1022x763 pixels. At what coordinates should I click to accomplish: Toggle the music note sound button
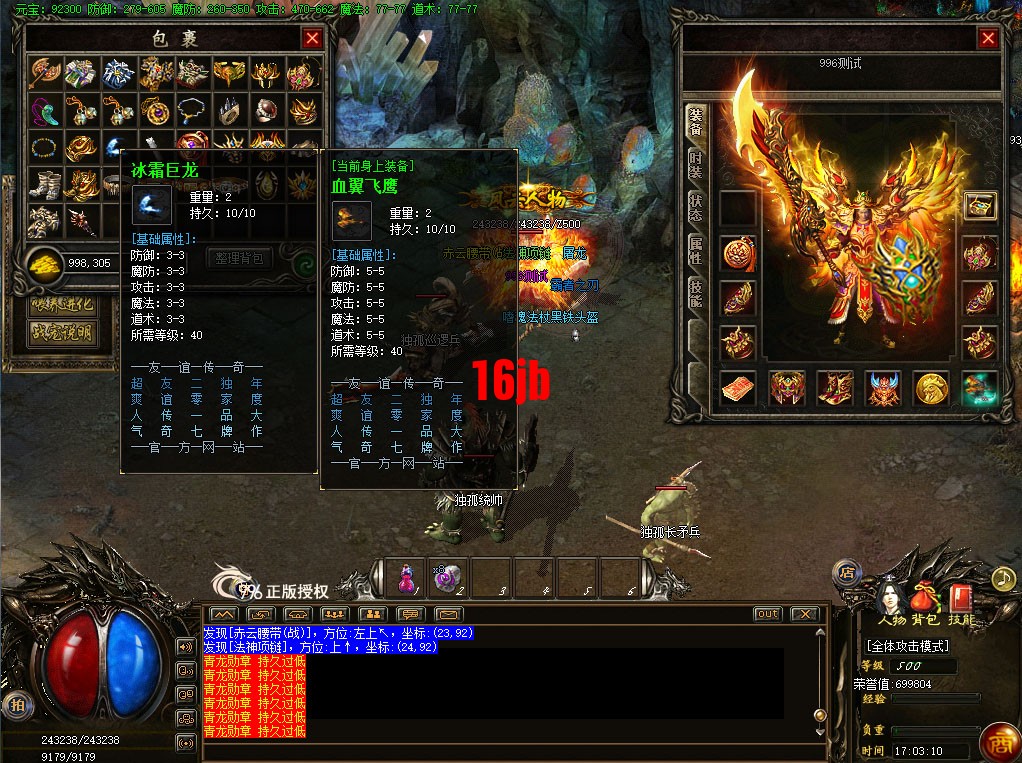click(1003, 578)
